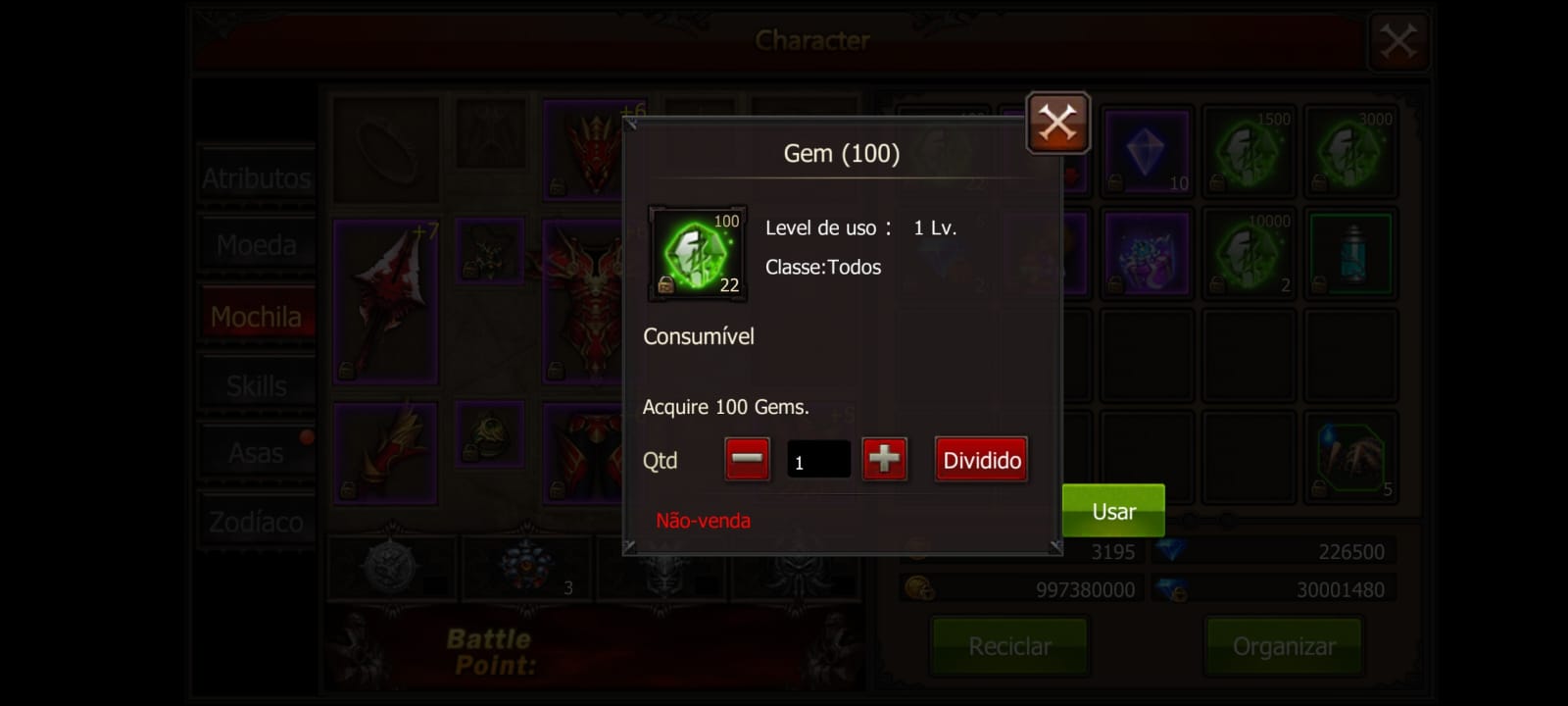Open the Asas tab
Image resolution: width=1568 pixels, height=706 pixels.
[256, 453]
